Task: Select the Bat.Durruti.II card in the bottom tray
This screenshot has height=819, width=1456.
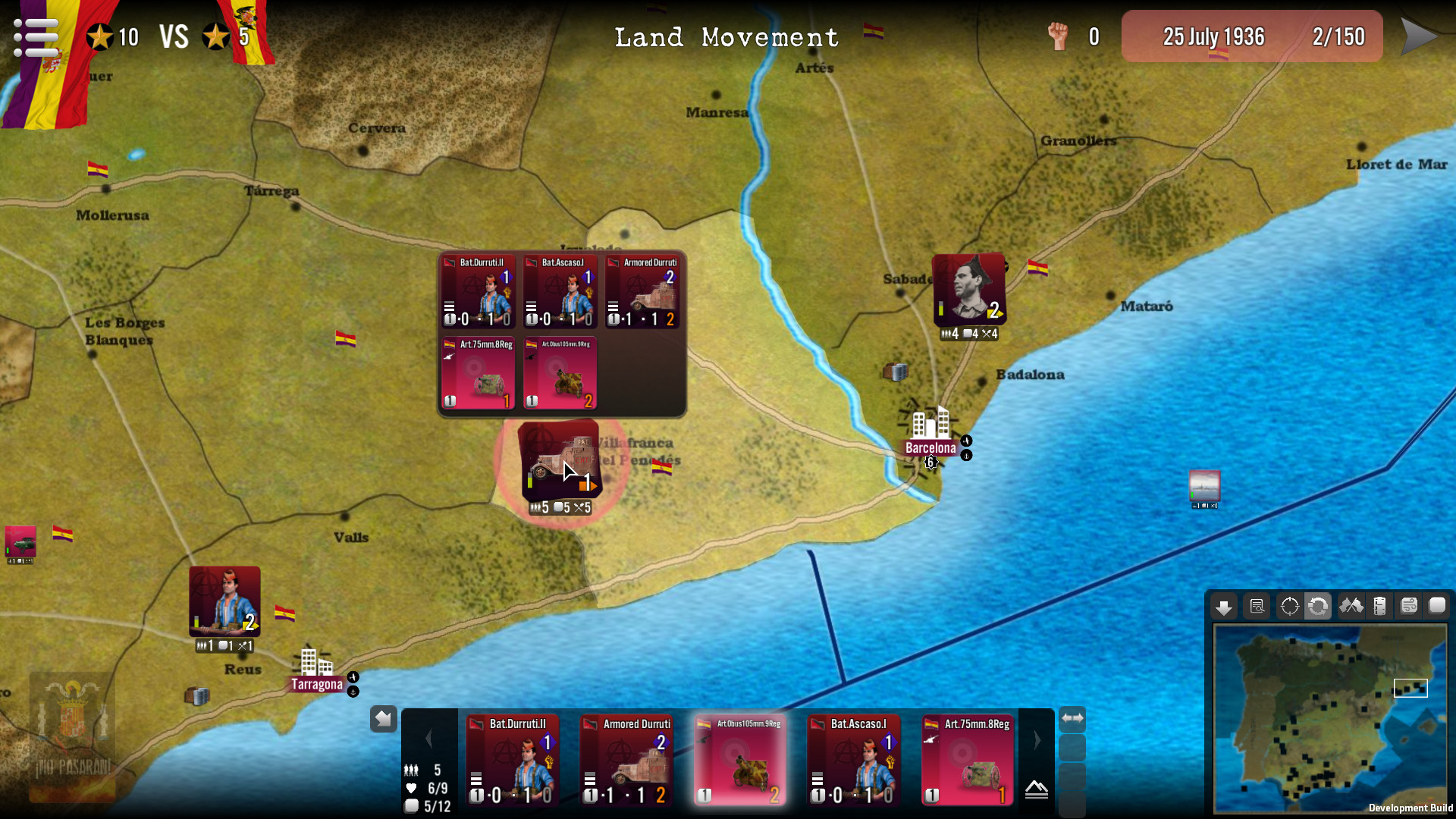Action: (513, 760)
